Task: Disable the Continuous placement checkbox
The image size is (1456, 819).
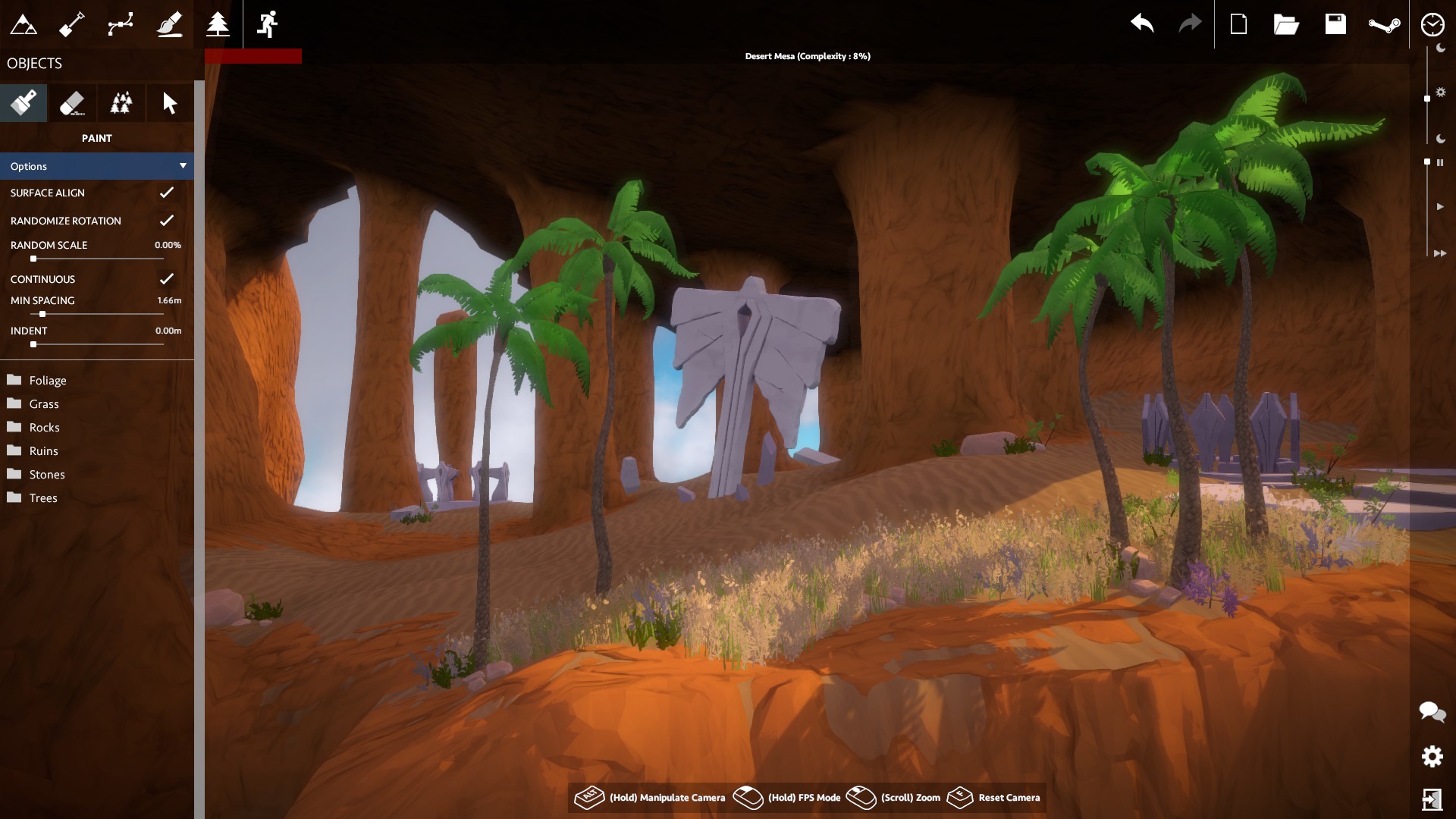Action: coord(167,278)
